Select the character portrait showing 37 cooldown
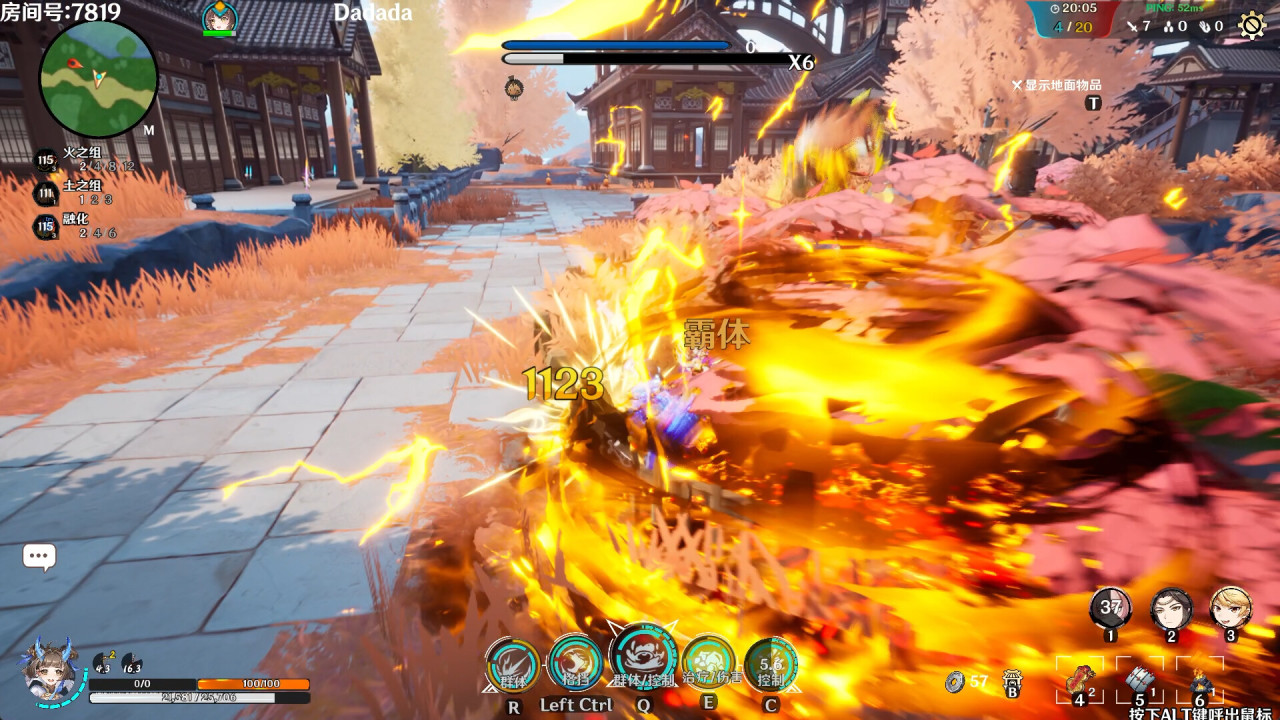This screenshot has height=720, width=1280. pyautogui.click(x=1111, y=609)
